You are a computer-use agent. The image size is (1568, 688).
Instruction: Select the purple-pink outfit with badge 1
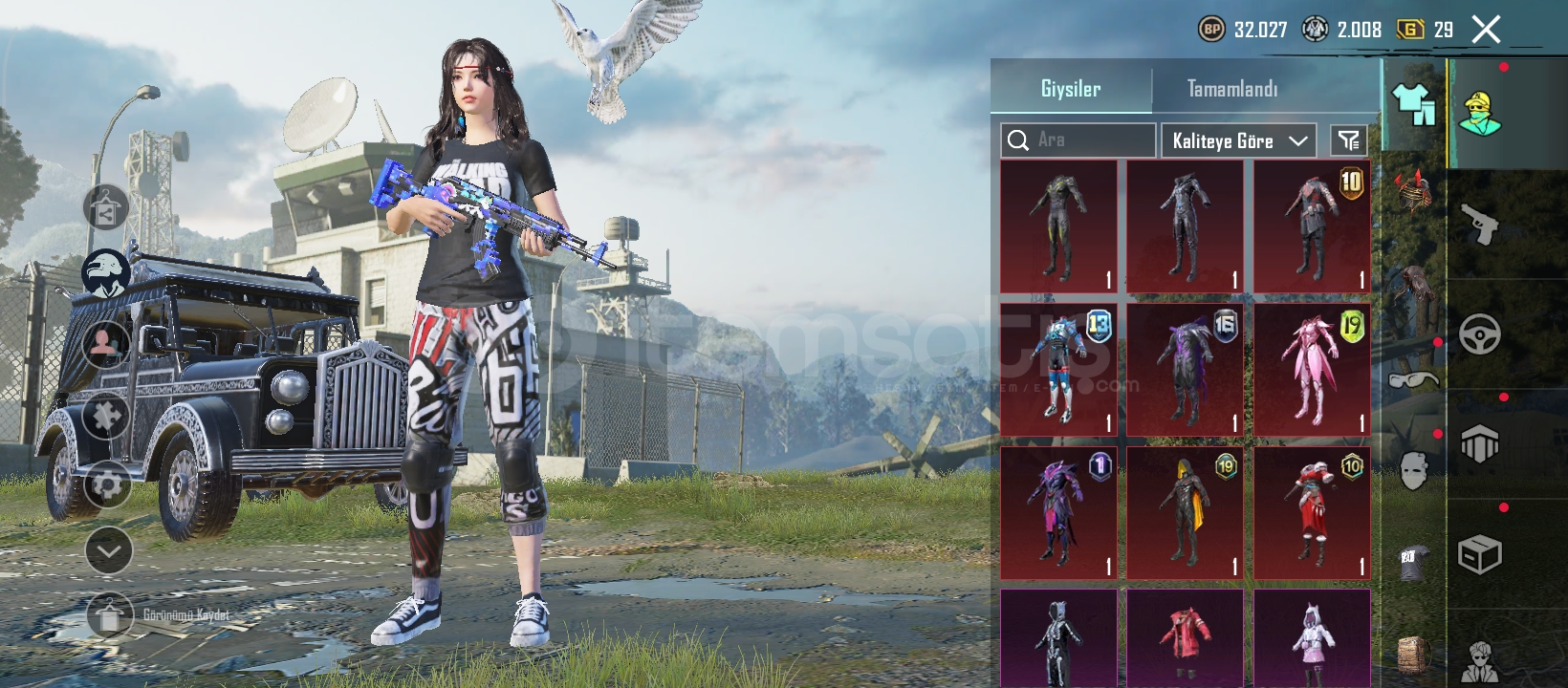point(1058,513)
